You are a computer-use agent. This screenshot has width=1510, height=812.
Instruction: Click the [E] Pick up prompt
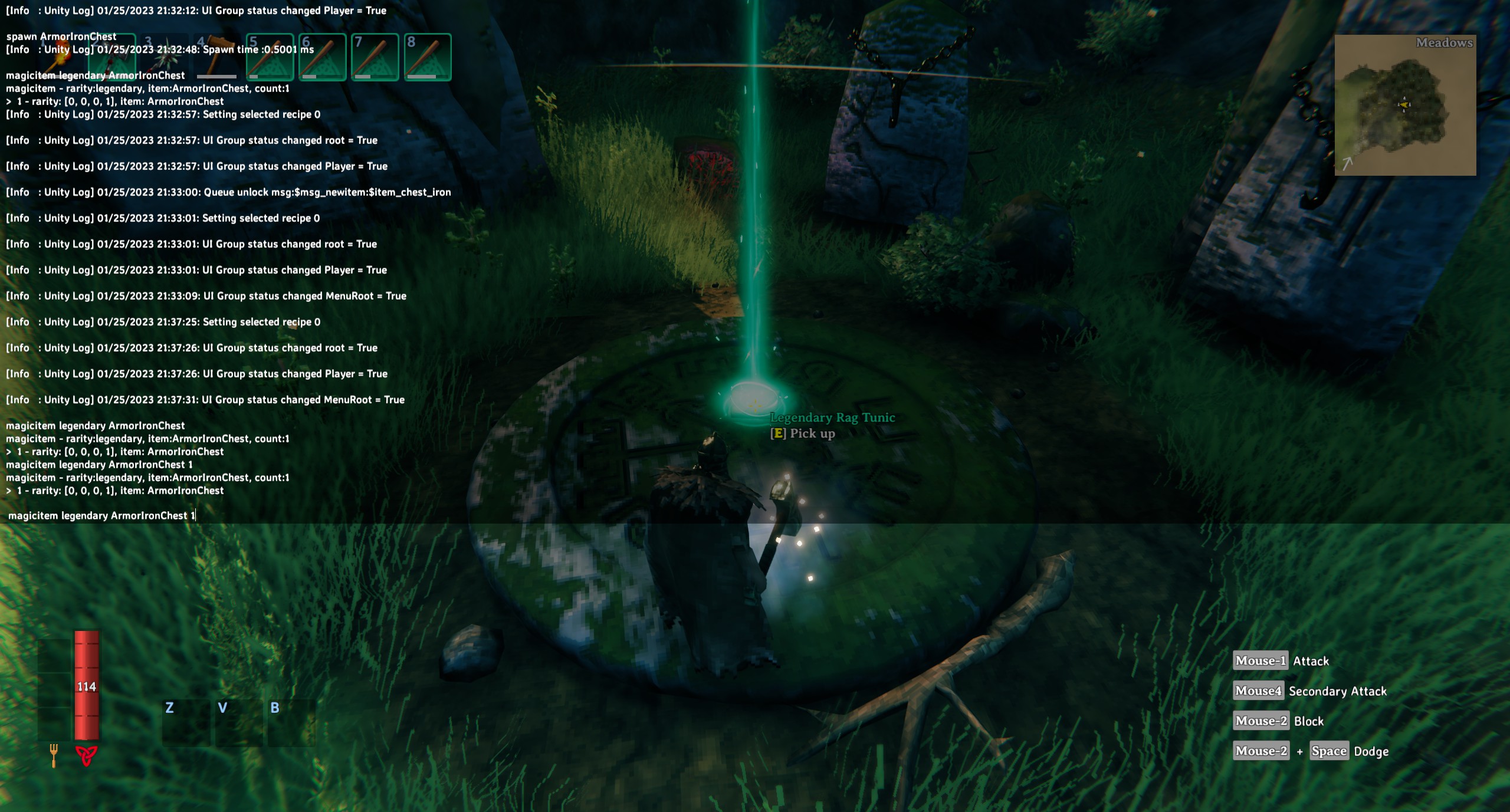tap(802, 433)
